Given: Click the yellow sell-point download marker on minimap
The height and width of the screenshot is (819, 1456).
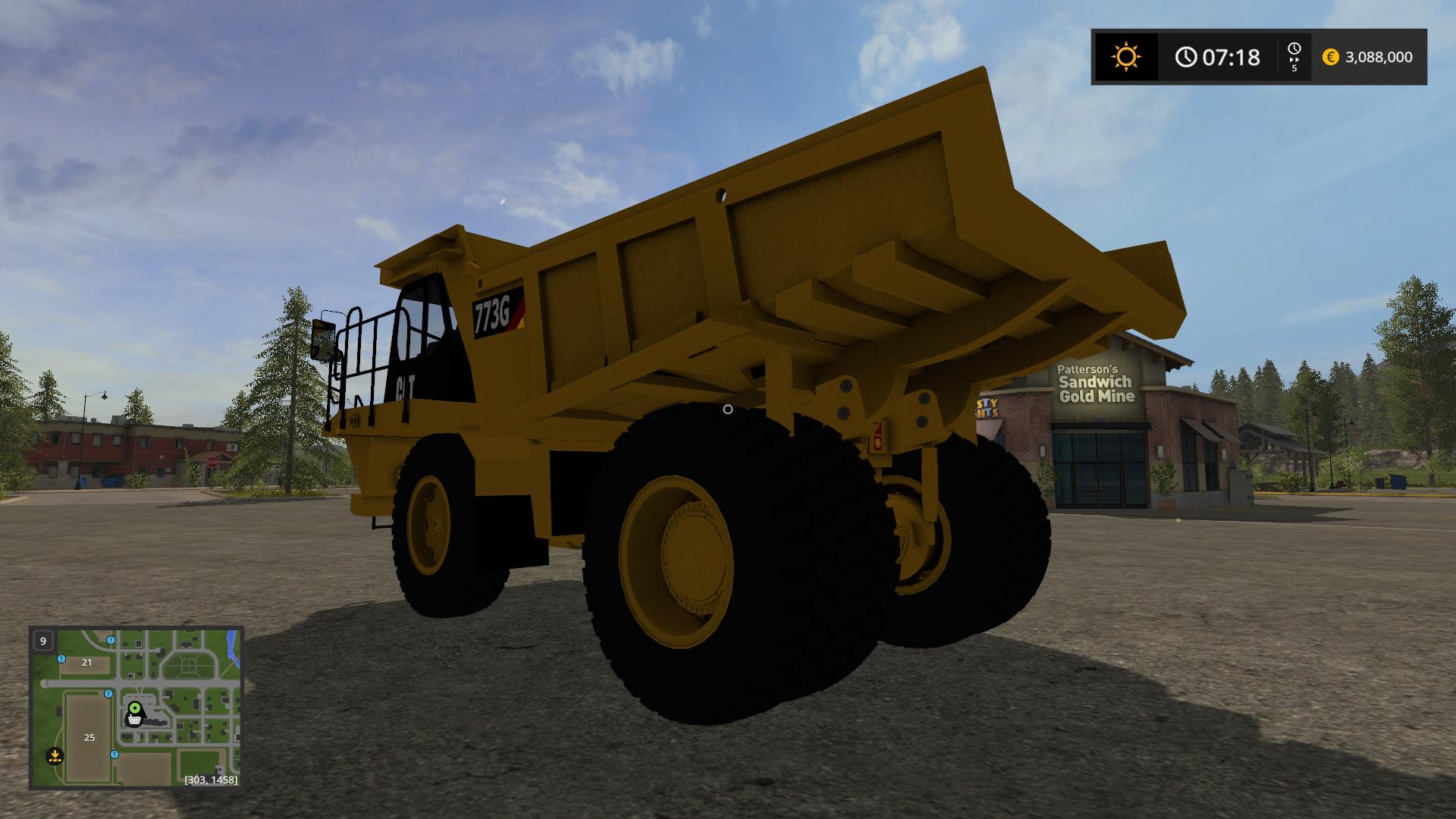Looking at the screenshot, I should pyautogui.click(x=55, y=755).
